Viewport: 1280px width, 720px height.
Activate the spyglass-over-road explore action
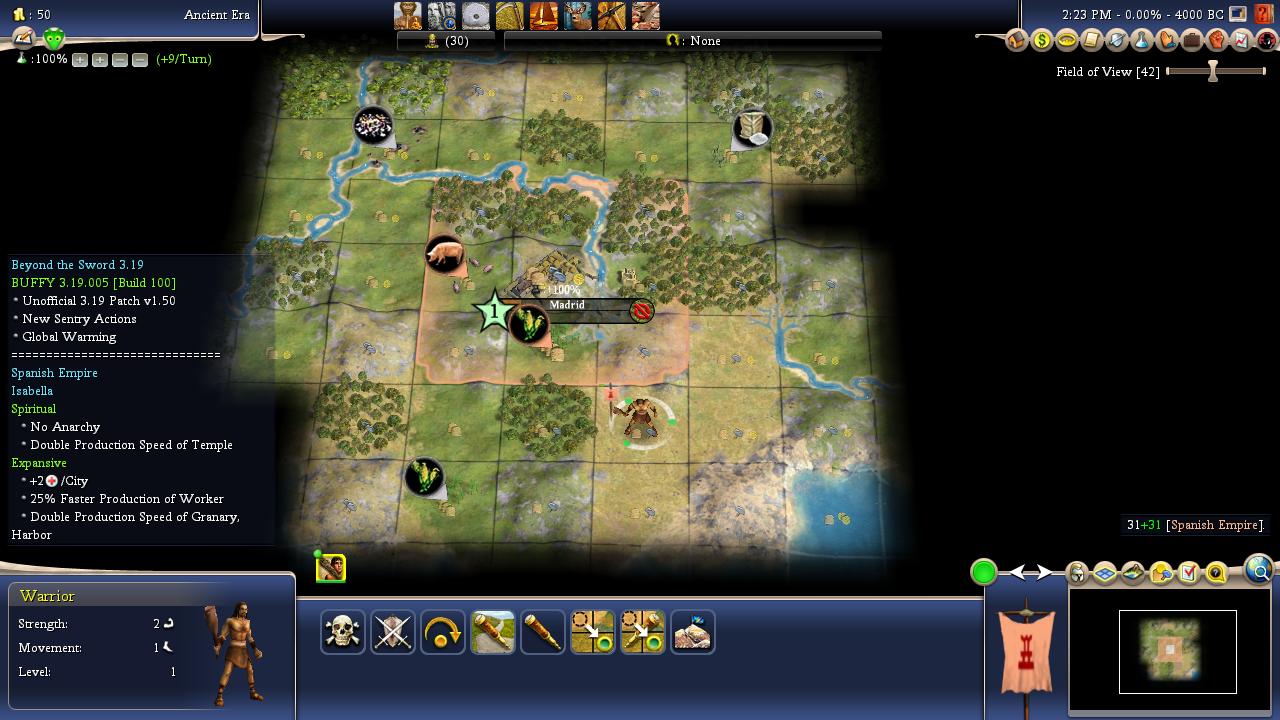click(493, 632)
